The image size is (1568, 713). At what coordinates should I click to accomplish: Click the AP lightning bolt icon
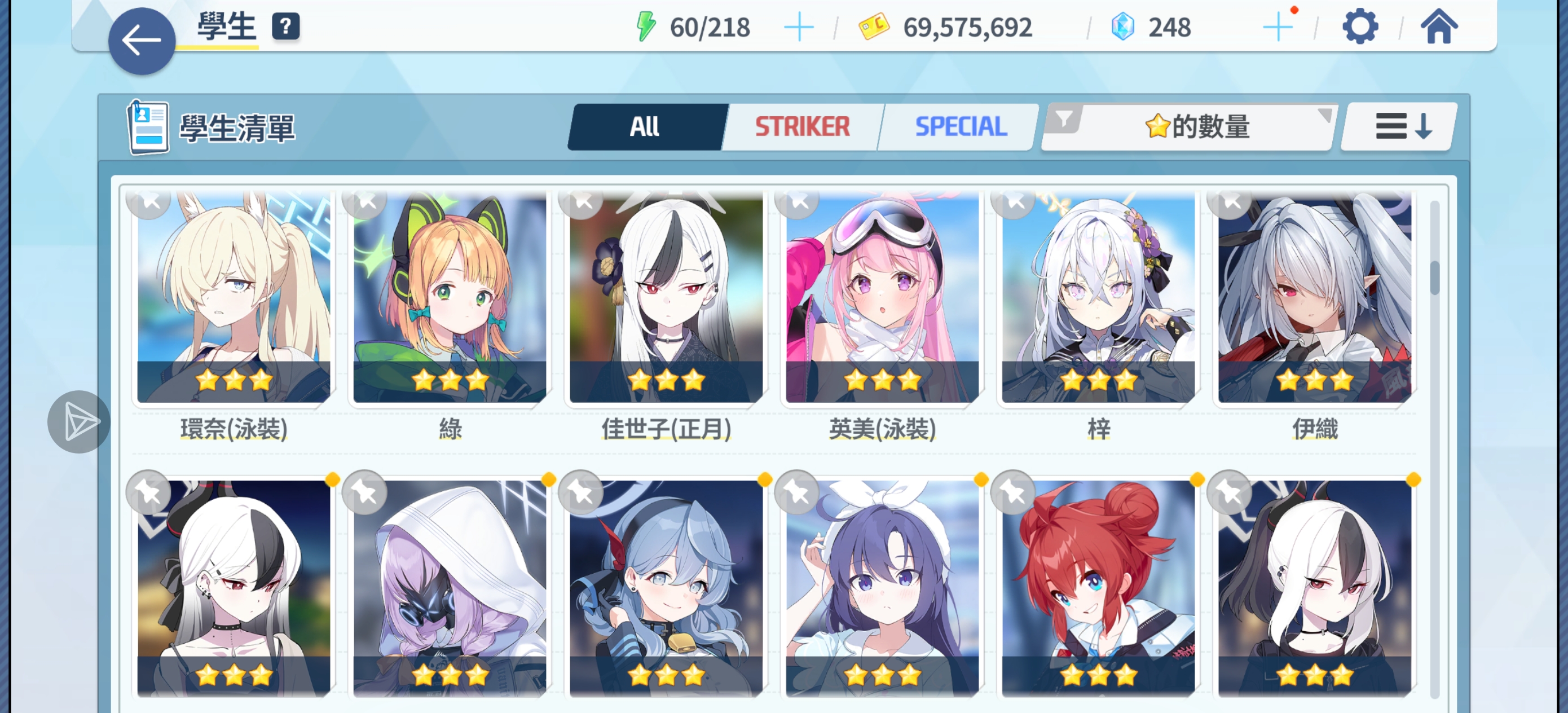(647, 25)
